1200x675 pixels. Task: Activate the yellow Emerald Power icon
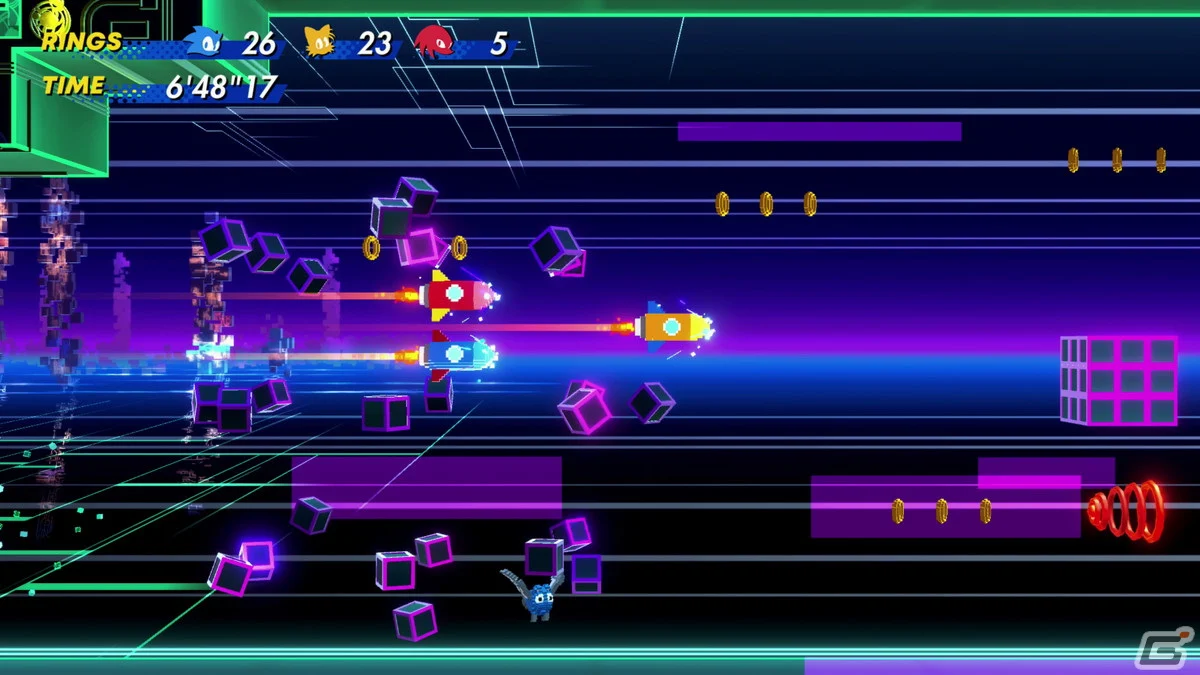(48, 15)
